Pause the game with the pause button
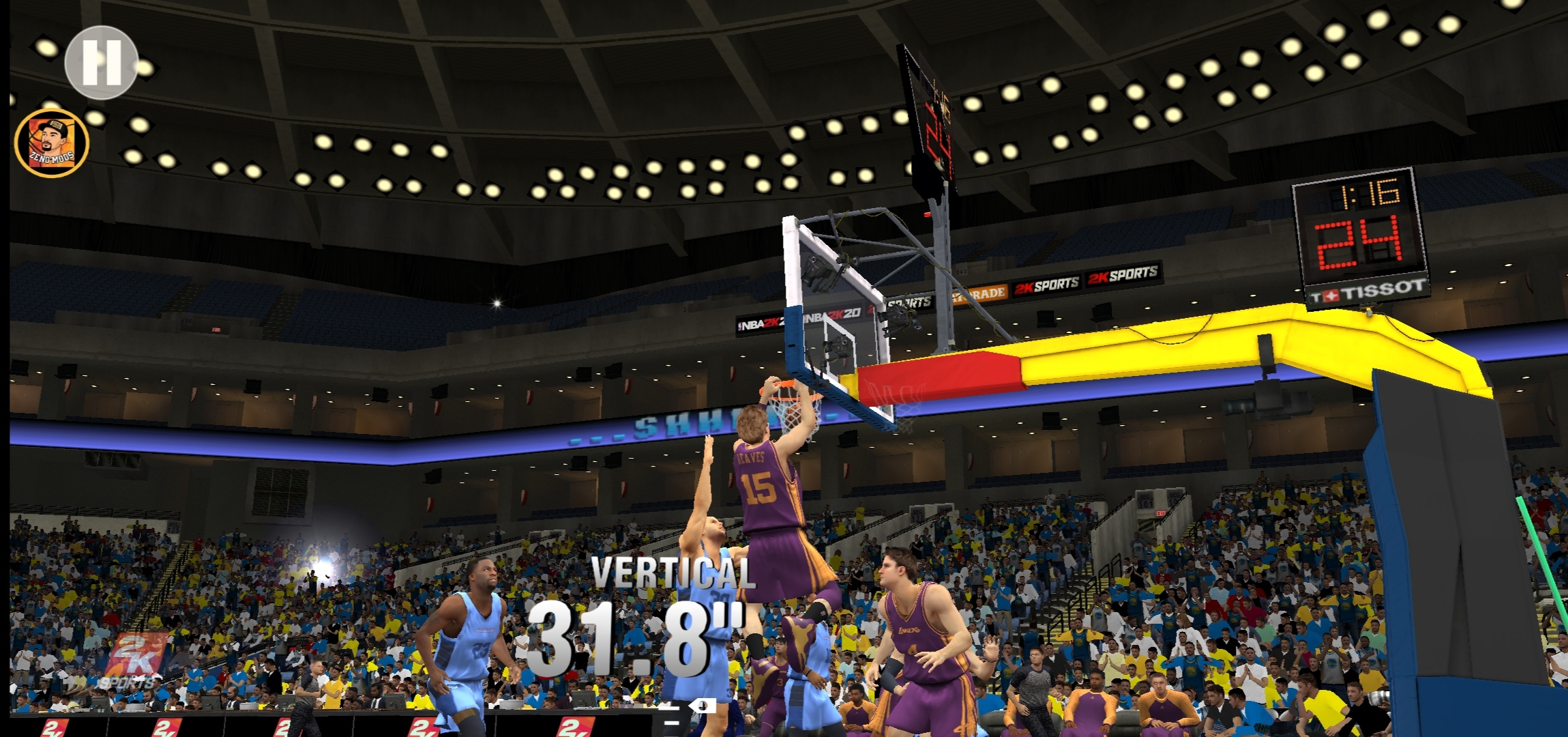The height and width of the screenshot is (737, 1568). [102, 63]
